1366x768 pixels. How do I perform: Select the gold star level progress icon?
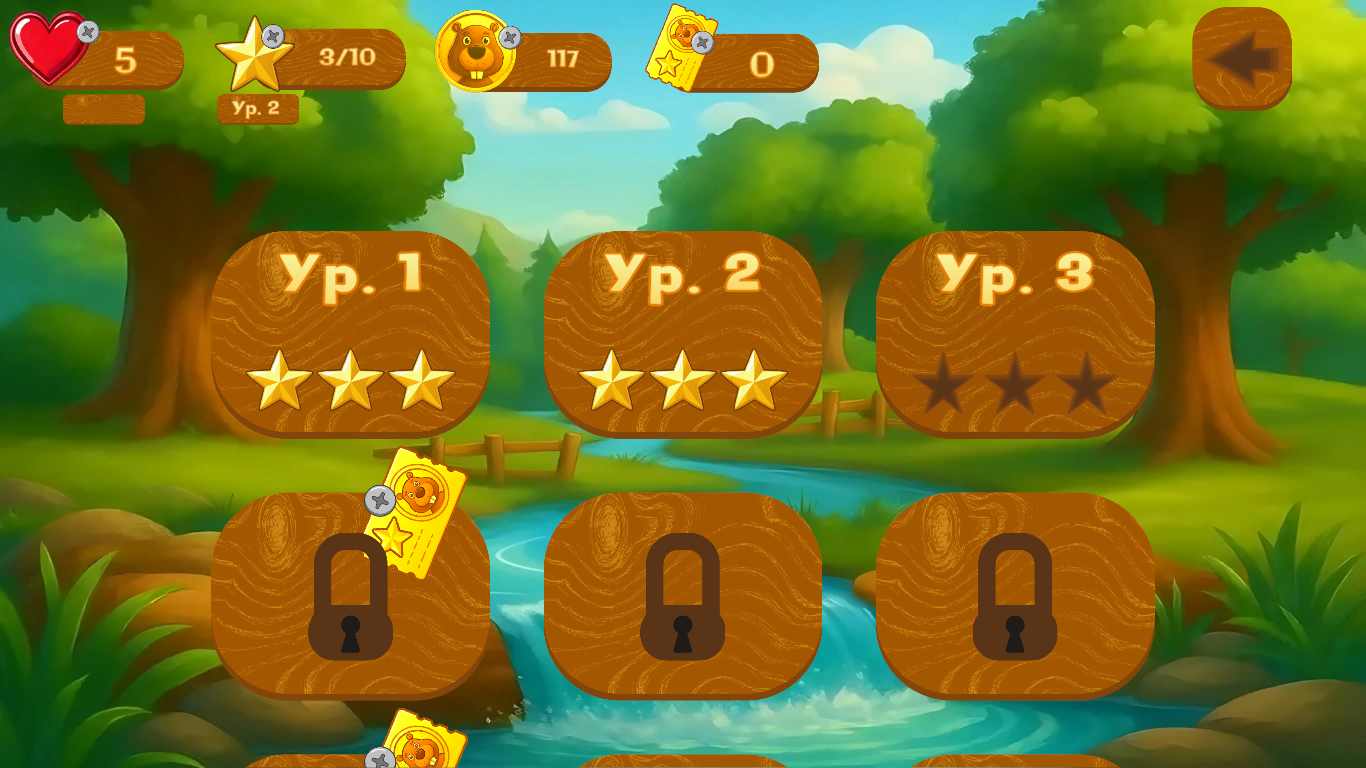255,55
